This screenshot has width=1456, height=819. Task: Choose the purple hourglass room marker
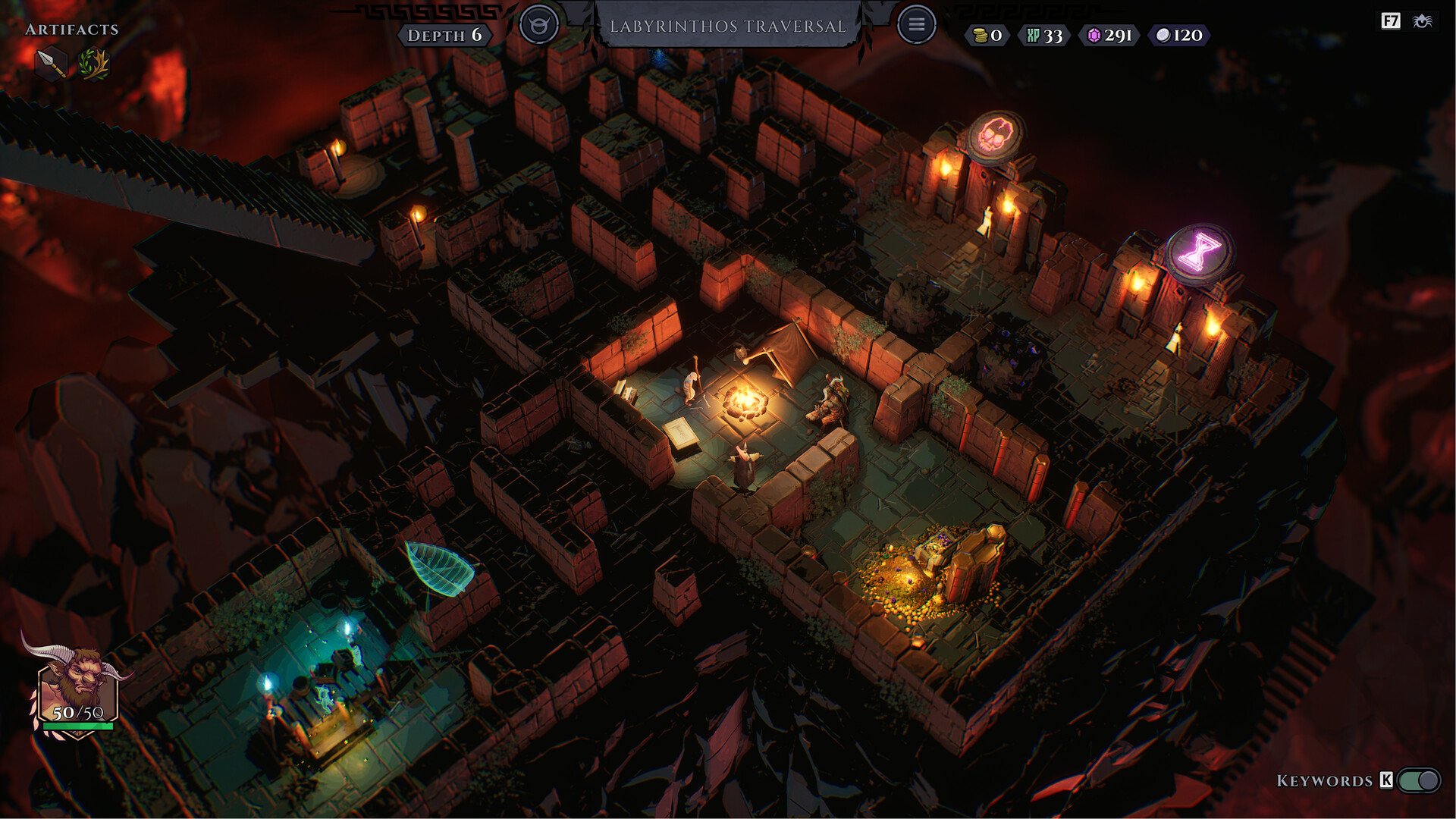coord(1199,252)
